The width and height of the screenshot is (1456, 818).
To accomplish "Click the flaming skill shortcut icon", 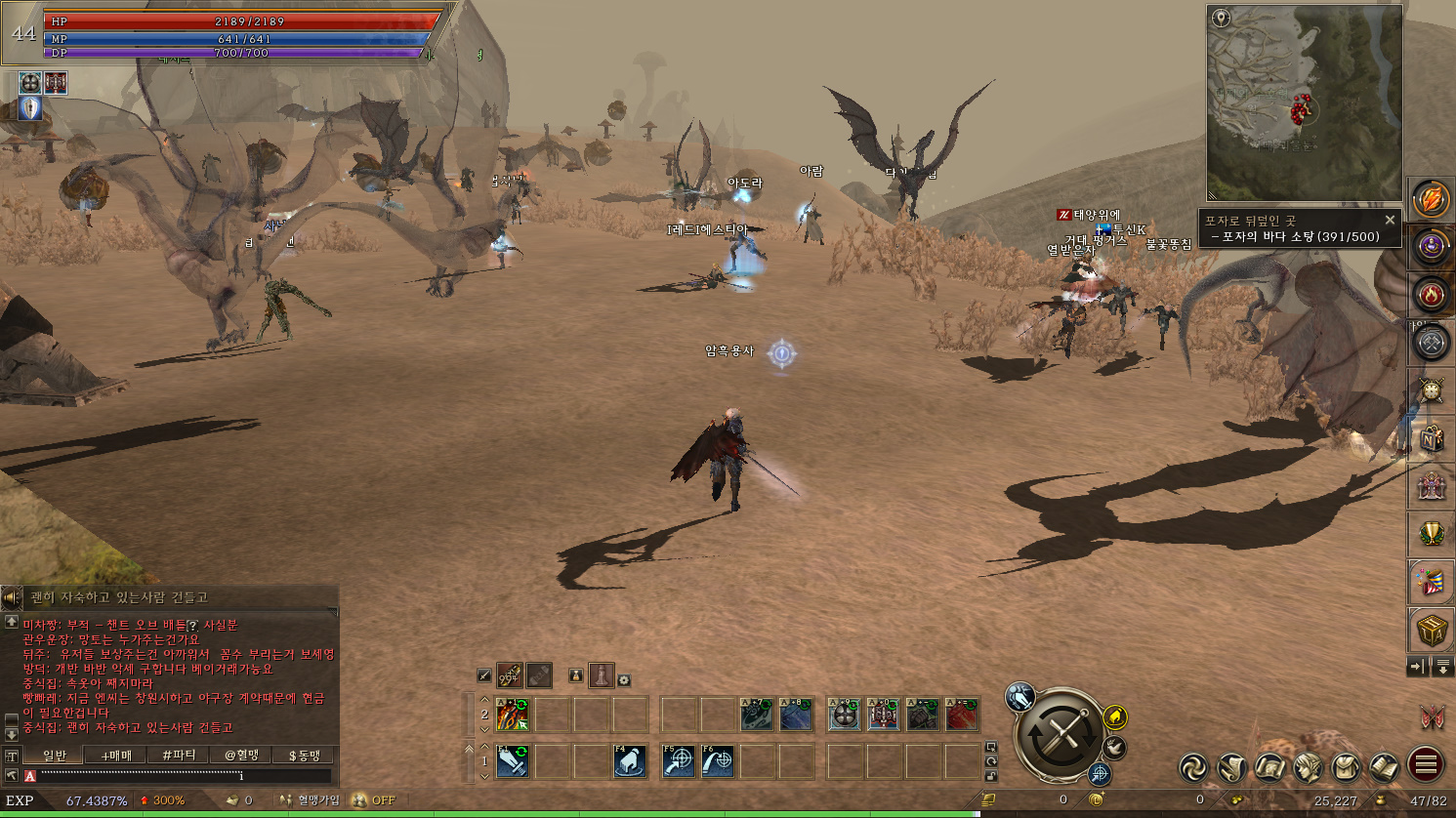I will (x=512, y=716).
